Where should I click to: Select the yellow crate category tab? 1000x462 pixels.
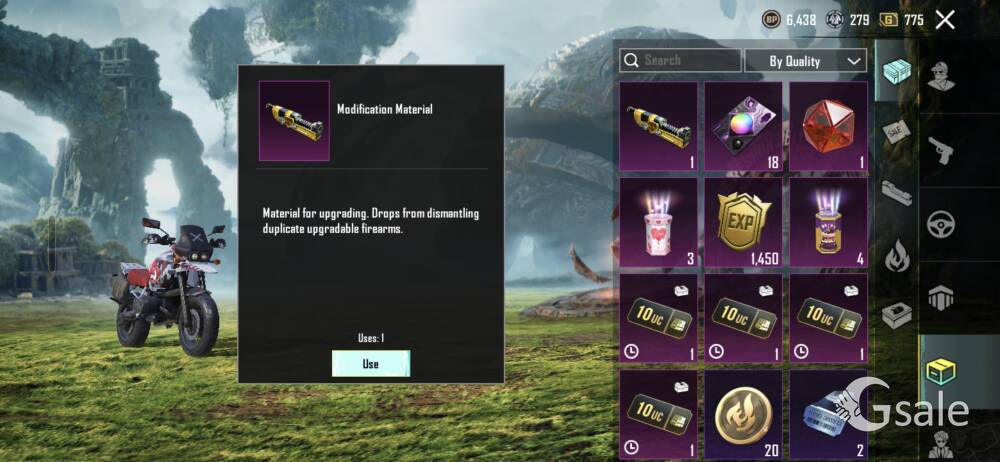[x=941, y=370]
